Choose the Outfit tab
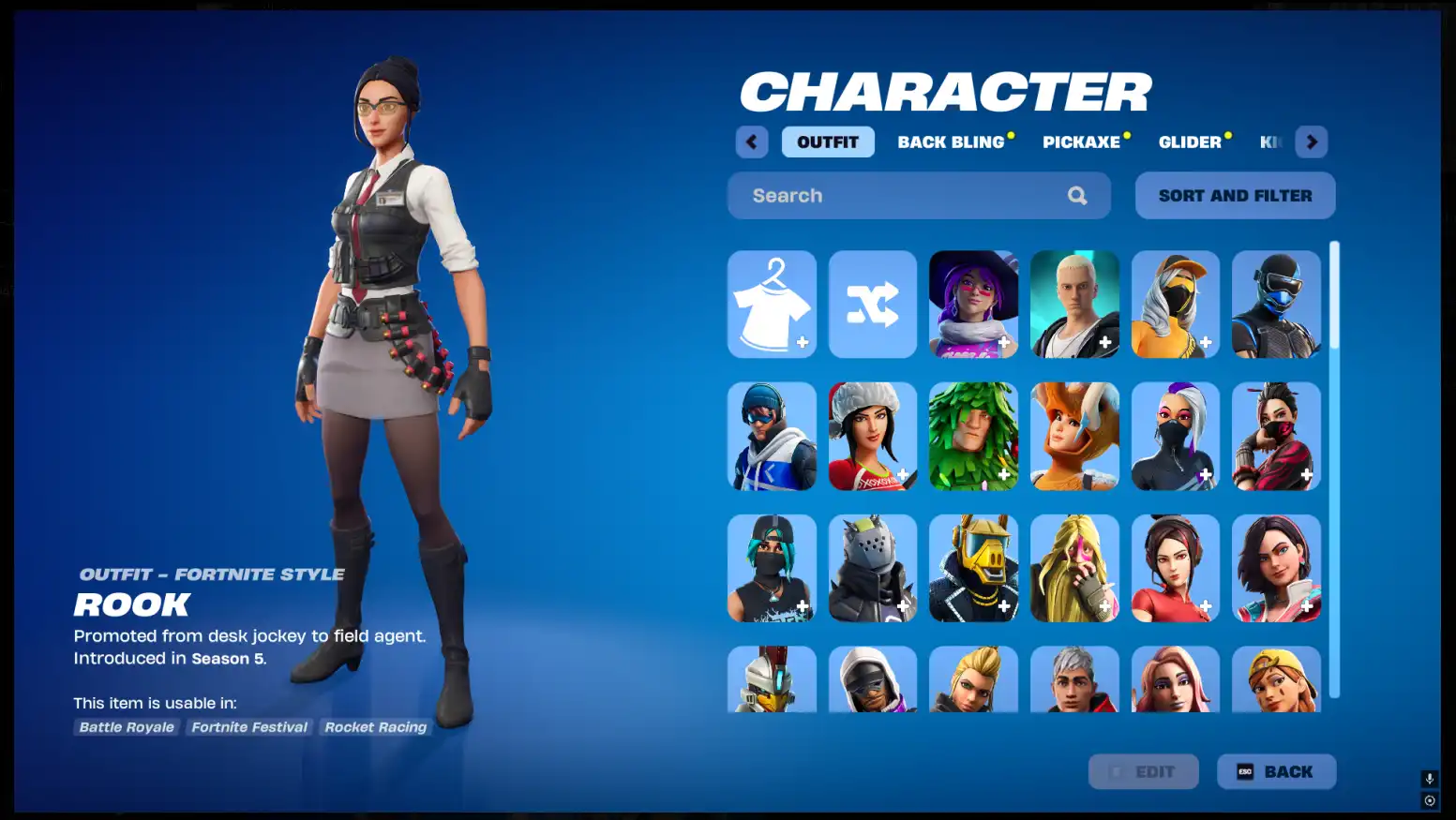This screenshot has height=820, width=1456. (828, 142)
